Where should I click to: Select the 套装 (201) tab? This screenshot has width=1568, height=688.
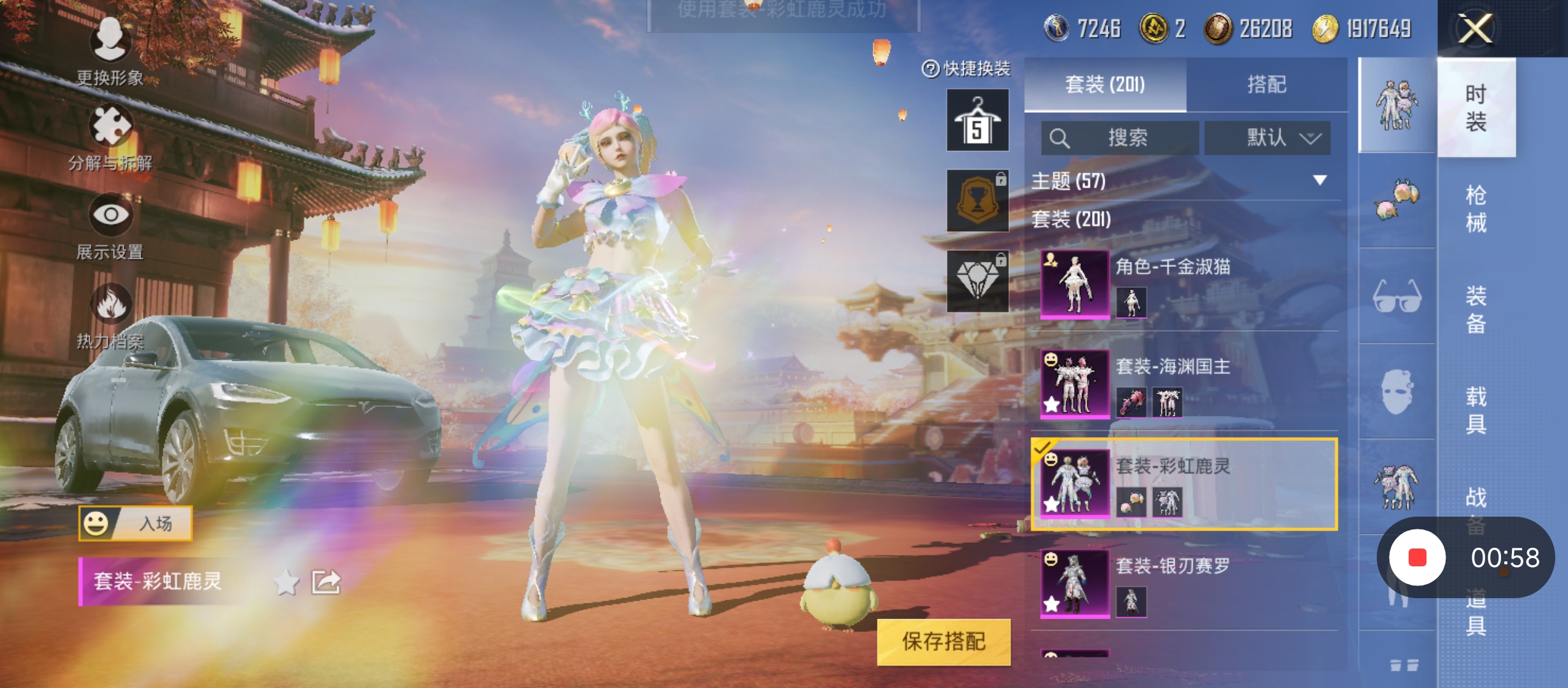(x=1105, y=85)
